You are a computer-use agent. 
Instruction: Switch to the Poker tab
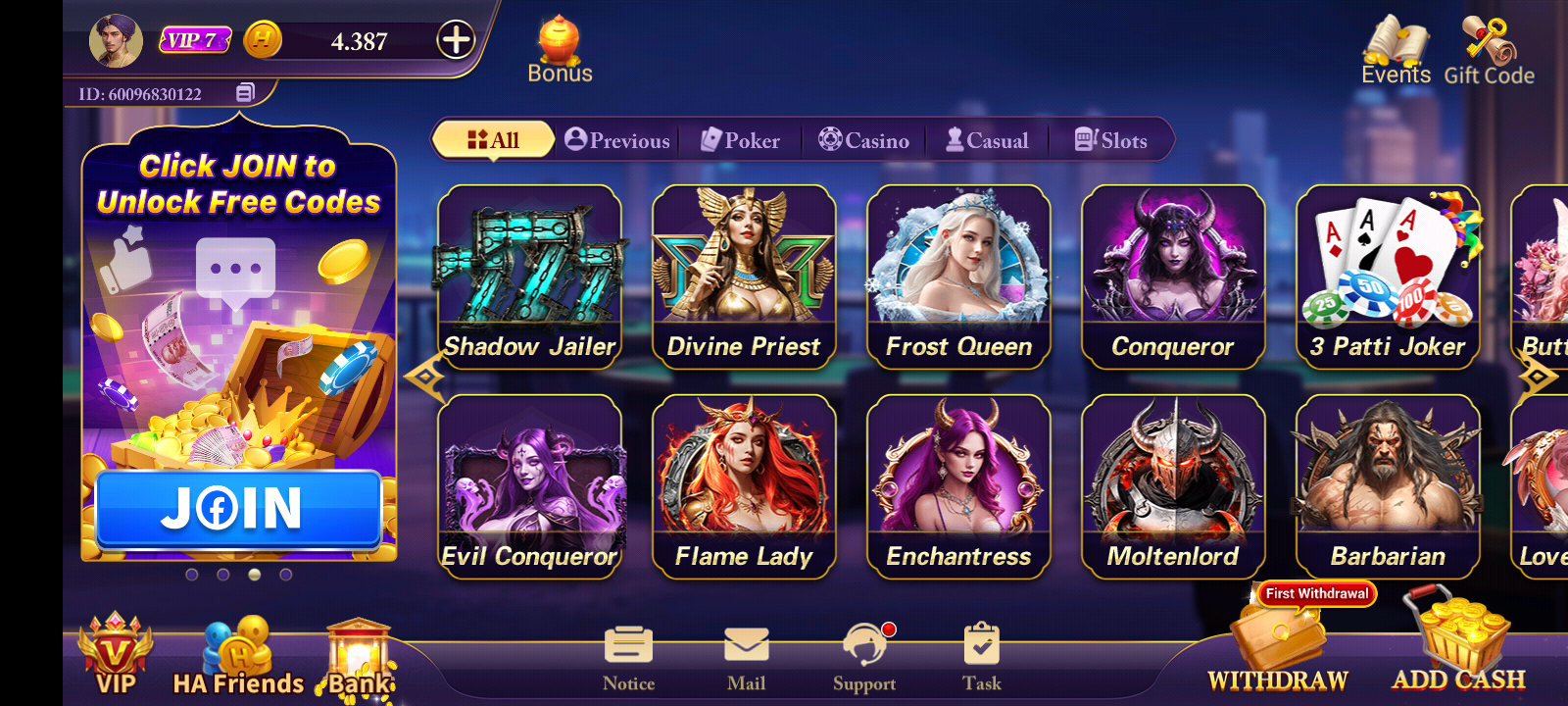pyautogui.click(x=741, y=140)
